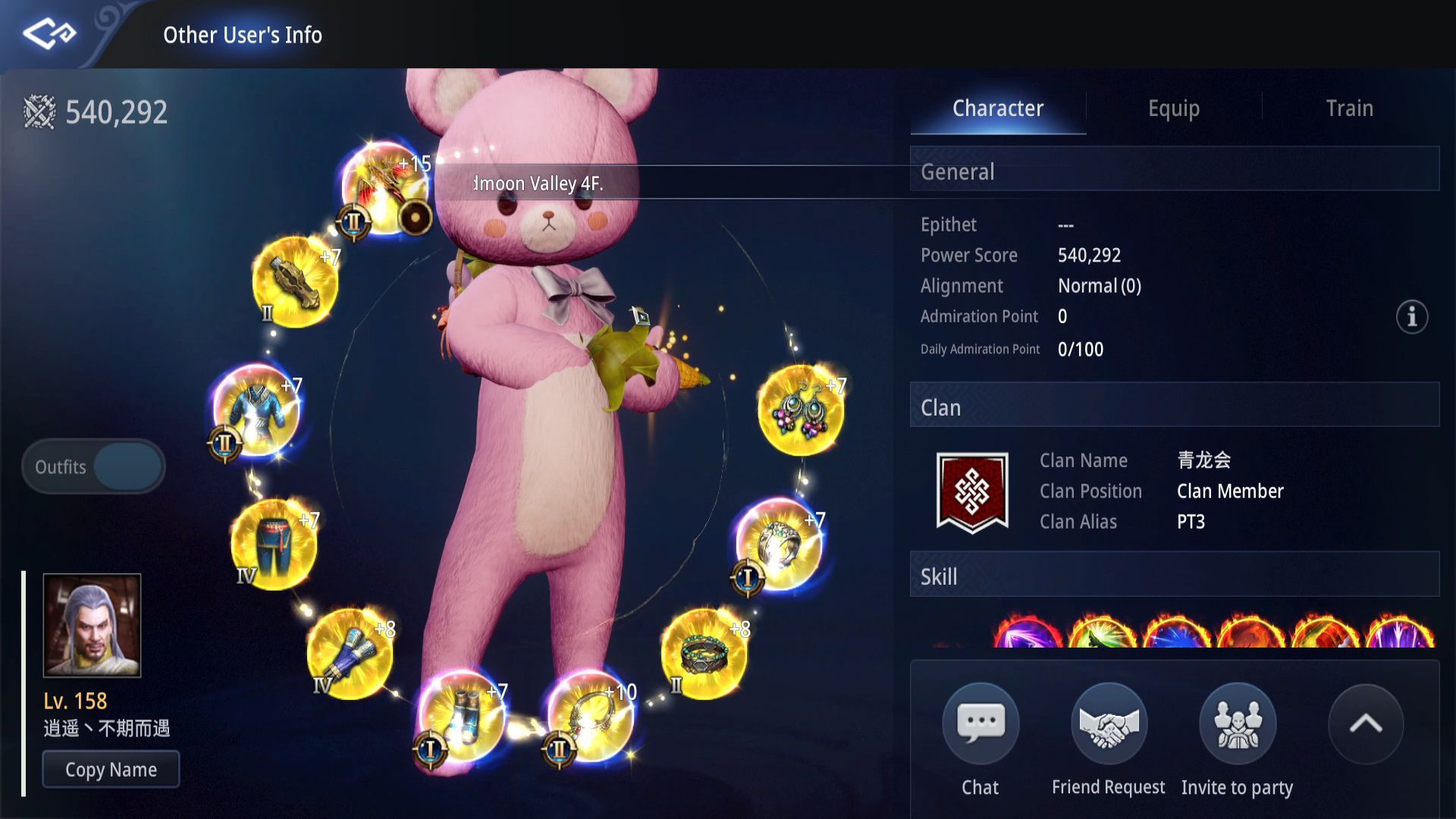Expand options with the up-arrow button
The image size is (1456, 819).
pyautogui.click(x=1365, y=724)
